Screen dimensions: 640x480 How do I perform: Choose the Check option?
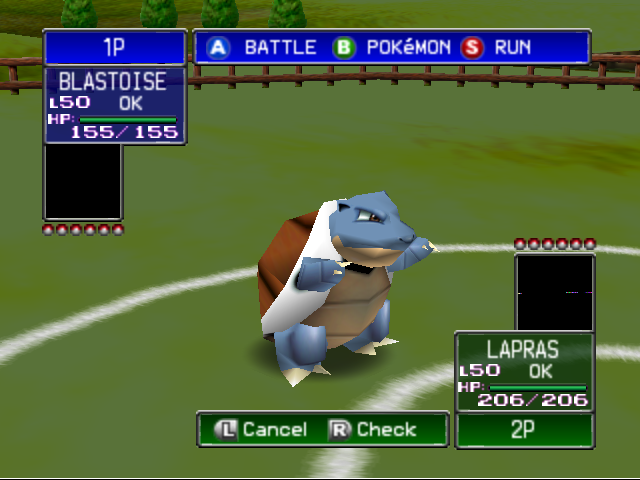373,429
